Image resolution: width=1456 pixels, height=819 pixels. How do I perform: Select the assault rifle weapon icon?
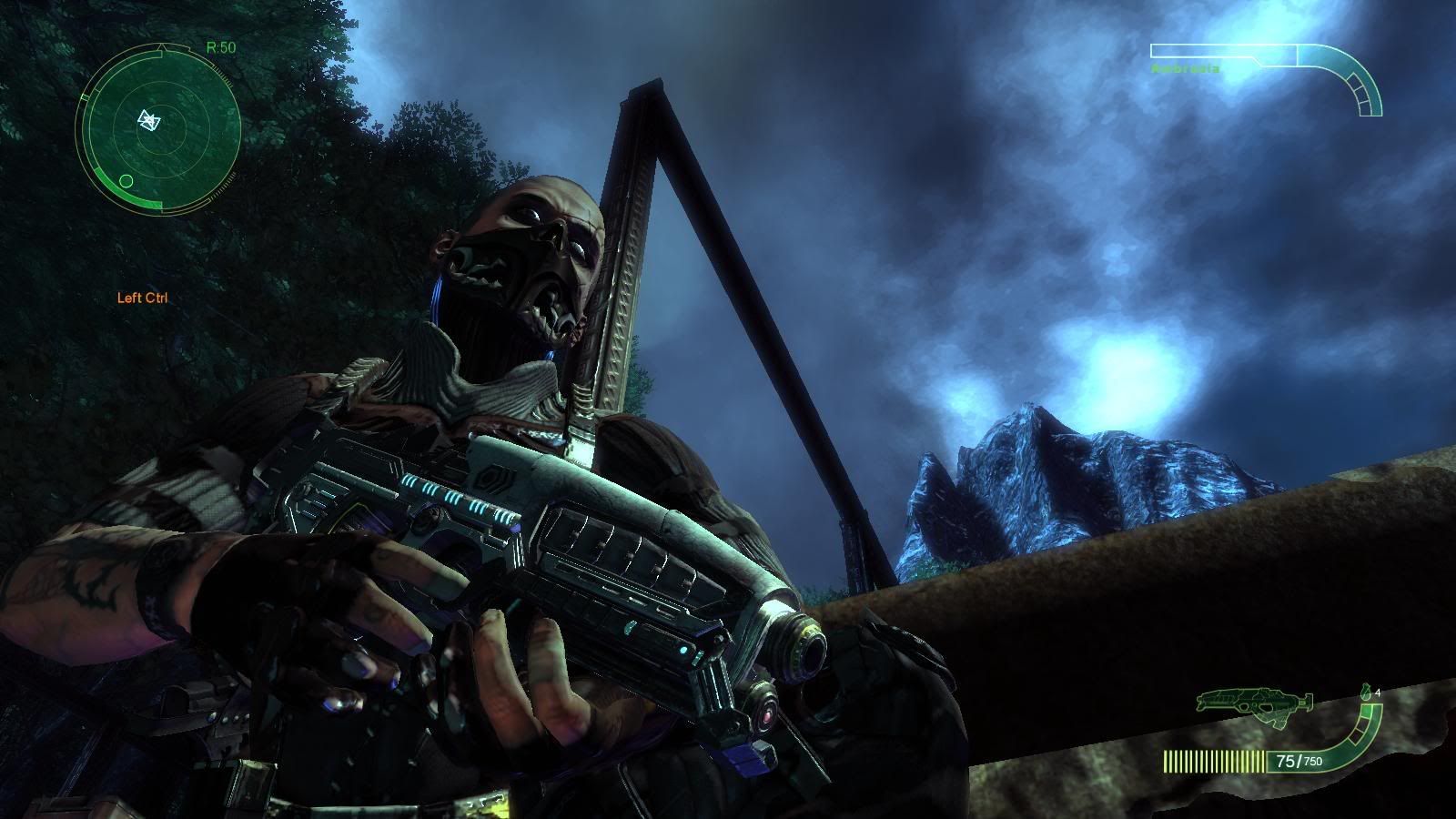1256,701
